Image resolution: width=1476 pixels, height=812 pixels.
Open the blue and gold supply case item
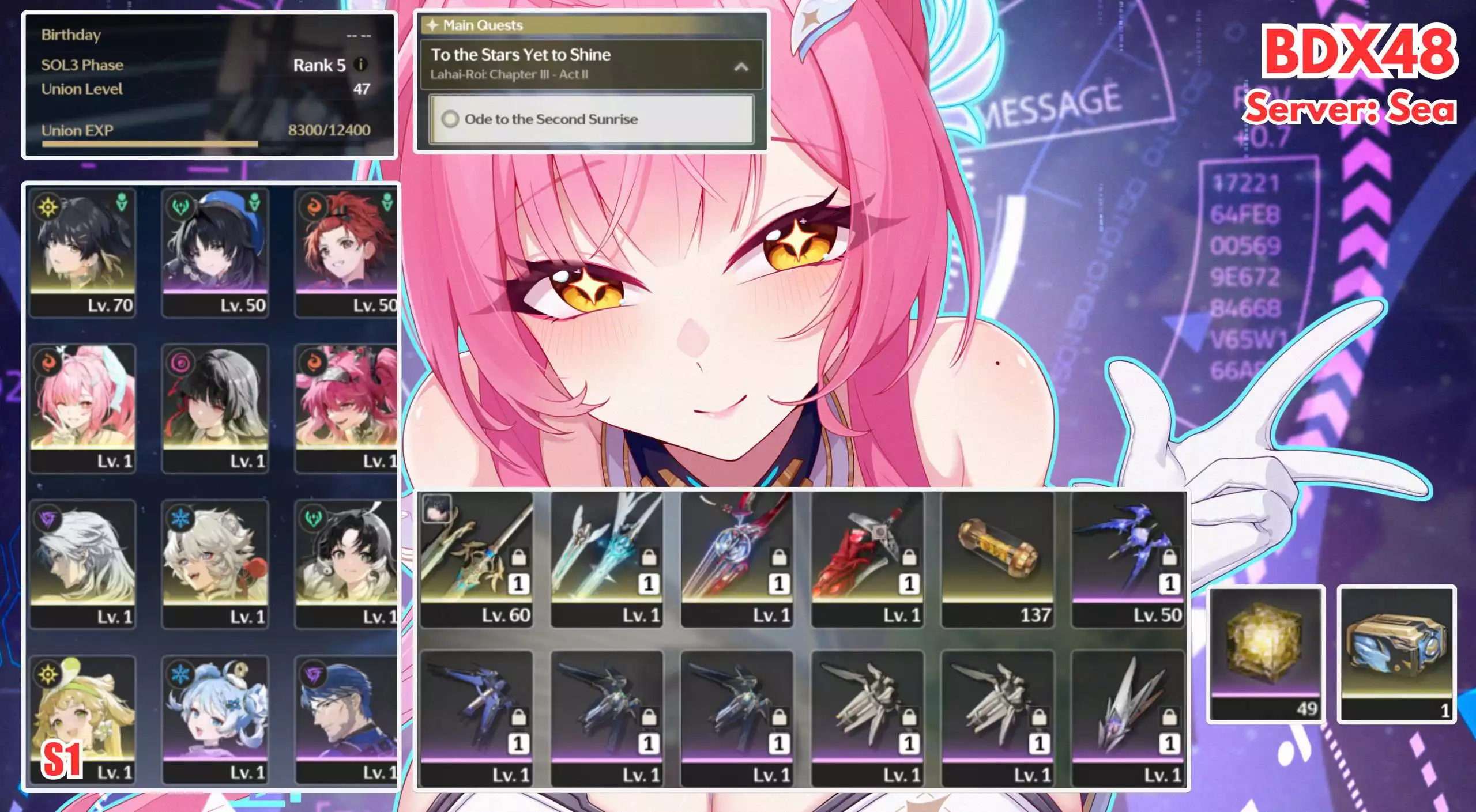click(1396, 654)
